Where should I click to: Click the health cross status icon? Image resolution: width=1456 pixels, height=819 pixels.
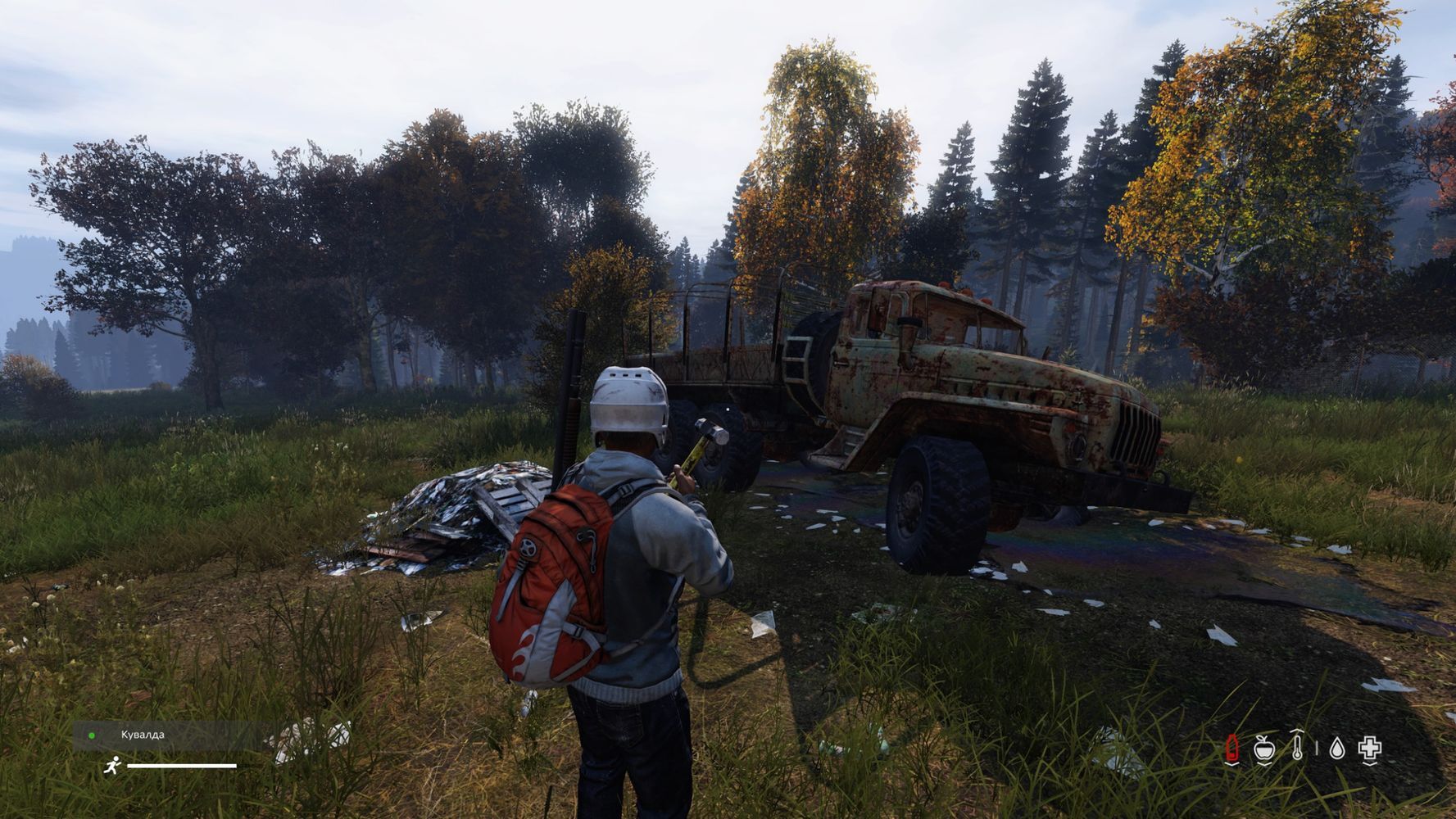(1370, 749)
